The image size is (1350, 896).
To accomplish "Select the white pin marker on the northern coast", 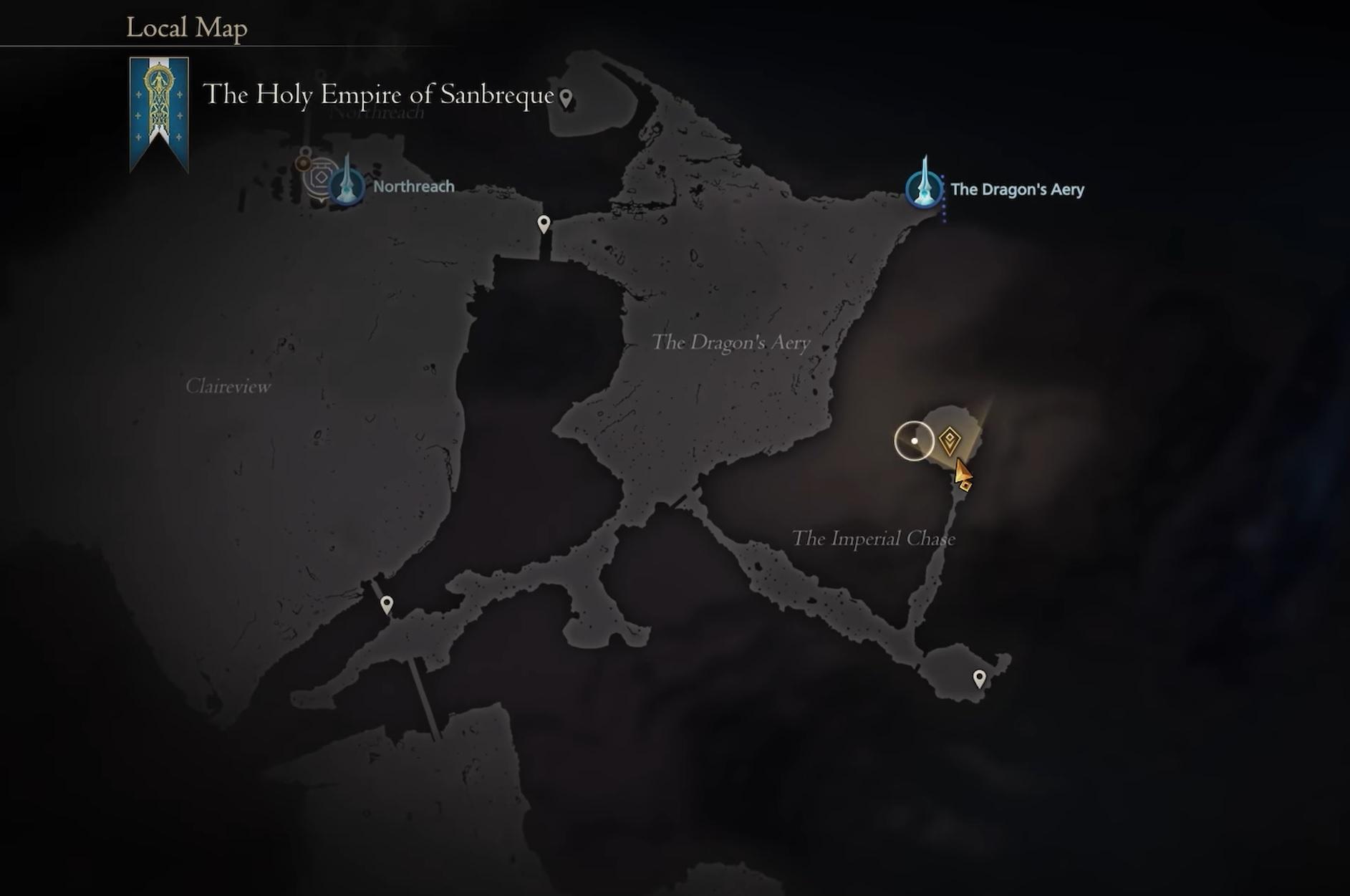I will point(544,223).
